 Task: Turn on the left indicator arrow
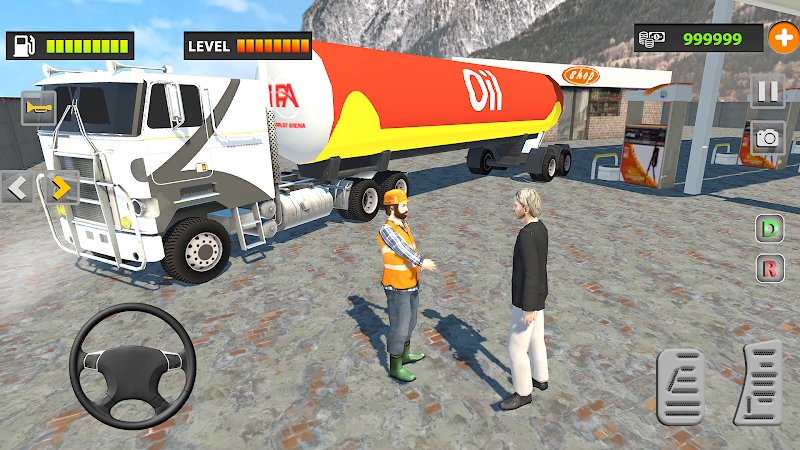click(x=18, y=187)
